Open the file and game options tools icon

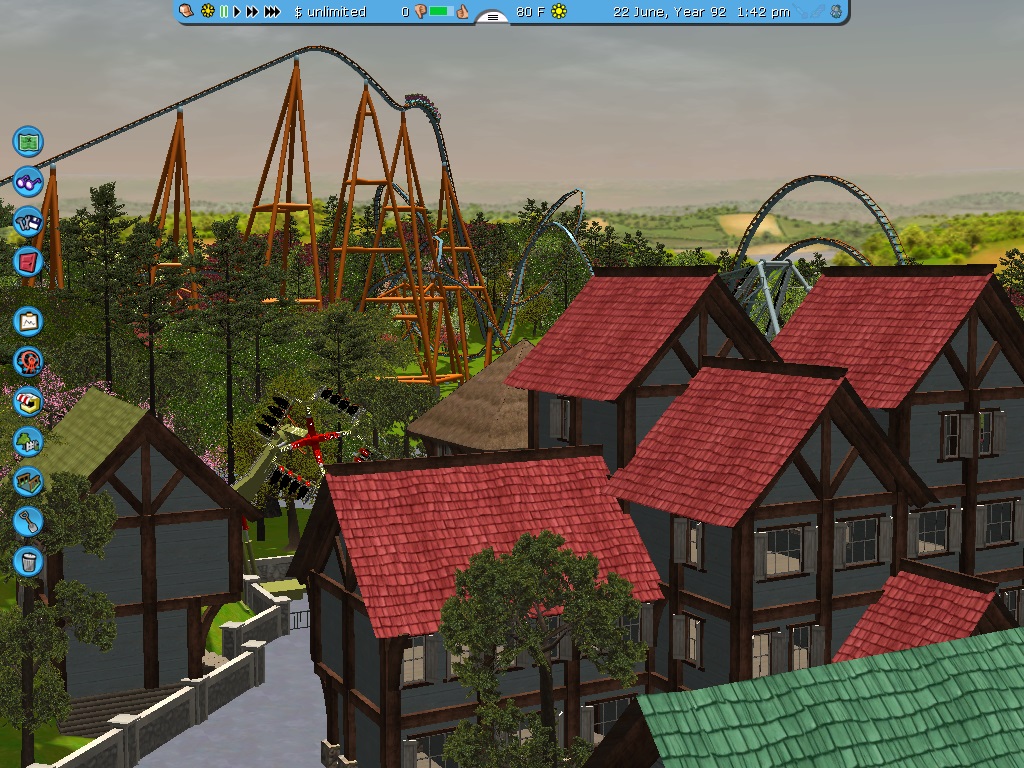[28, 221]
